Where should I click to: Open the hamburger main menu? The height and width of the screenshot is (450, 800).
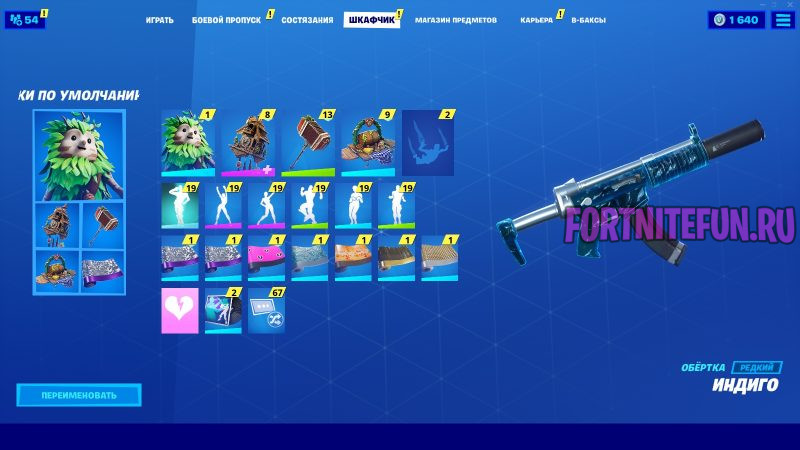(783, 20)
